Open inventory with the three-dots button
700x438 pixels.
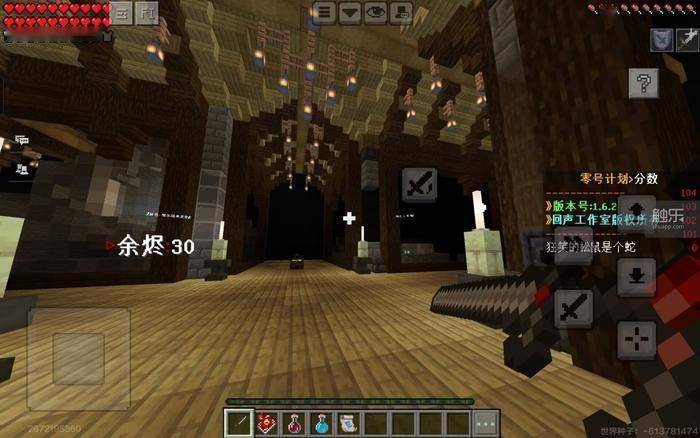[x=485, y=422]
